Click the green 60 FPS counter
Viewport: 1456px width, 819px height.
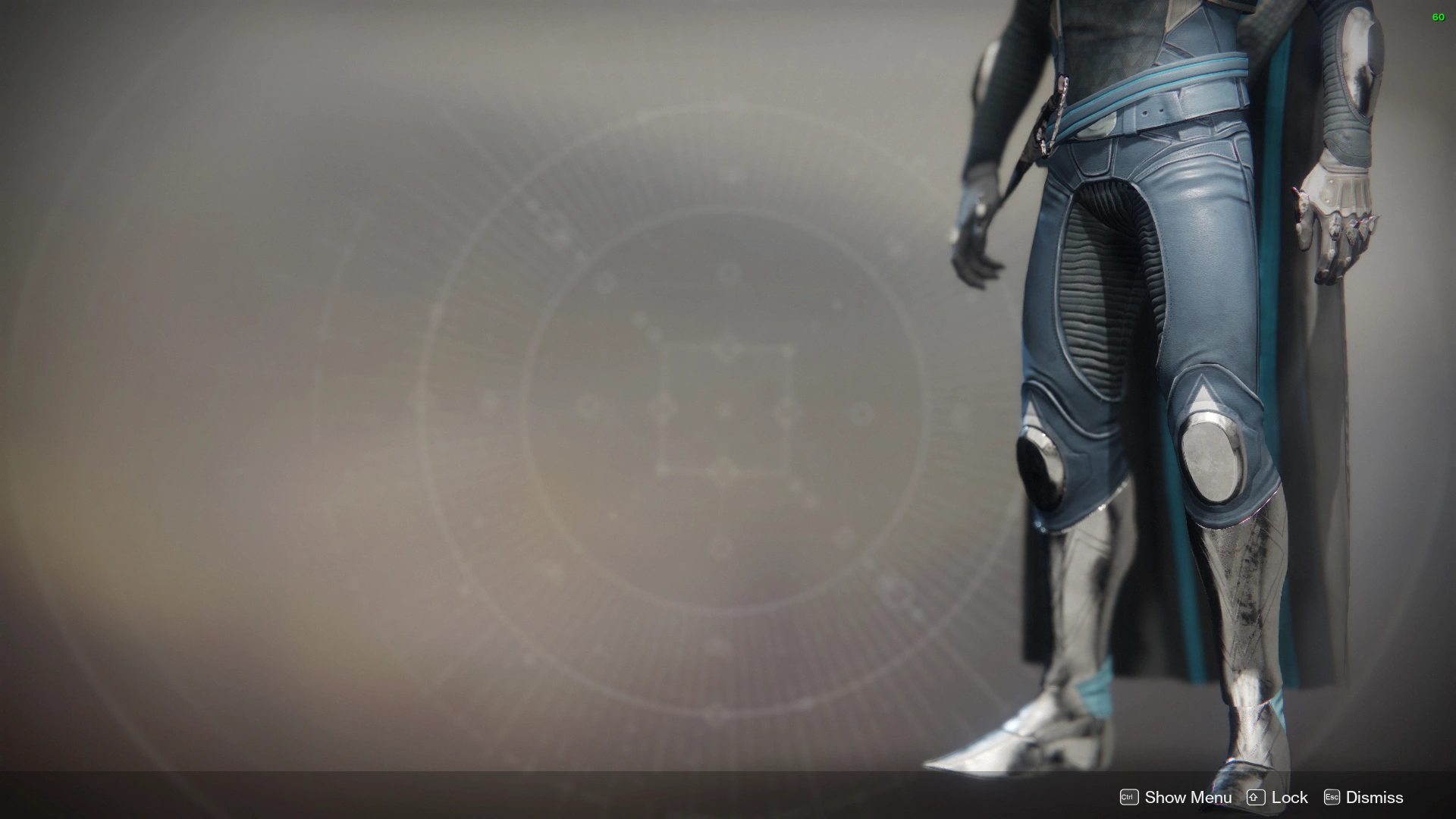coord(1439,17)
